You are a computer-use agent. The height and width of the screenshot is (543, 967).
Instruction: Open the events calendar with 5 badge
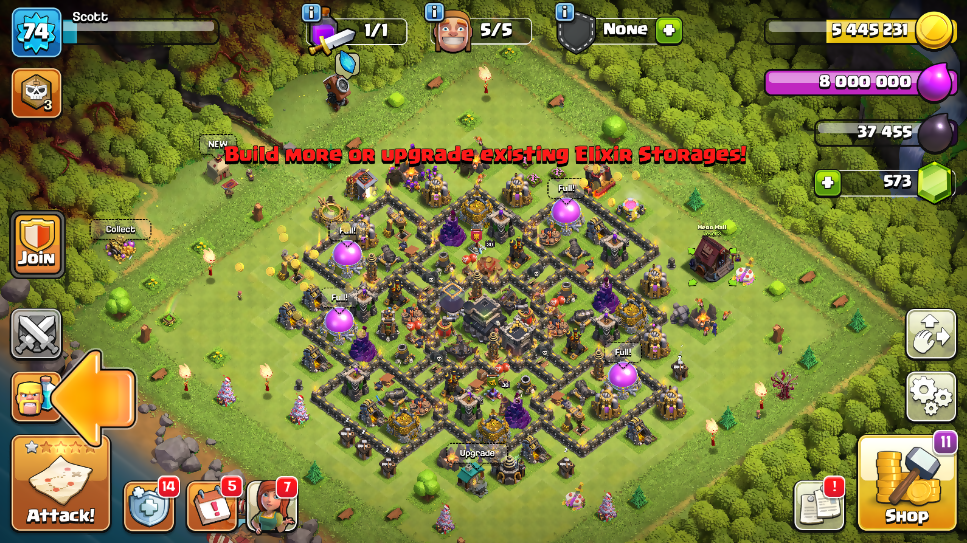[210, 506]
